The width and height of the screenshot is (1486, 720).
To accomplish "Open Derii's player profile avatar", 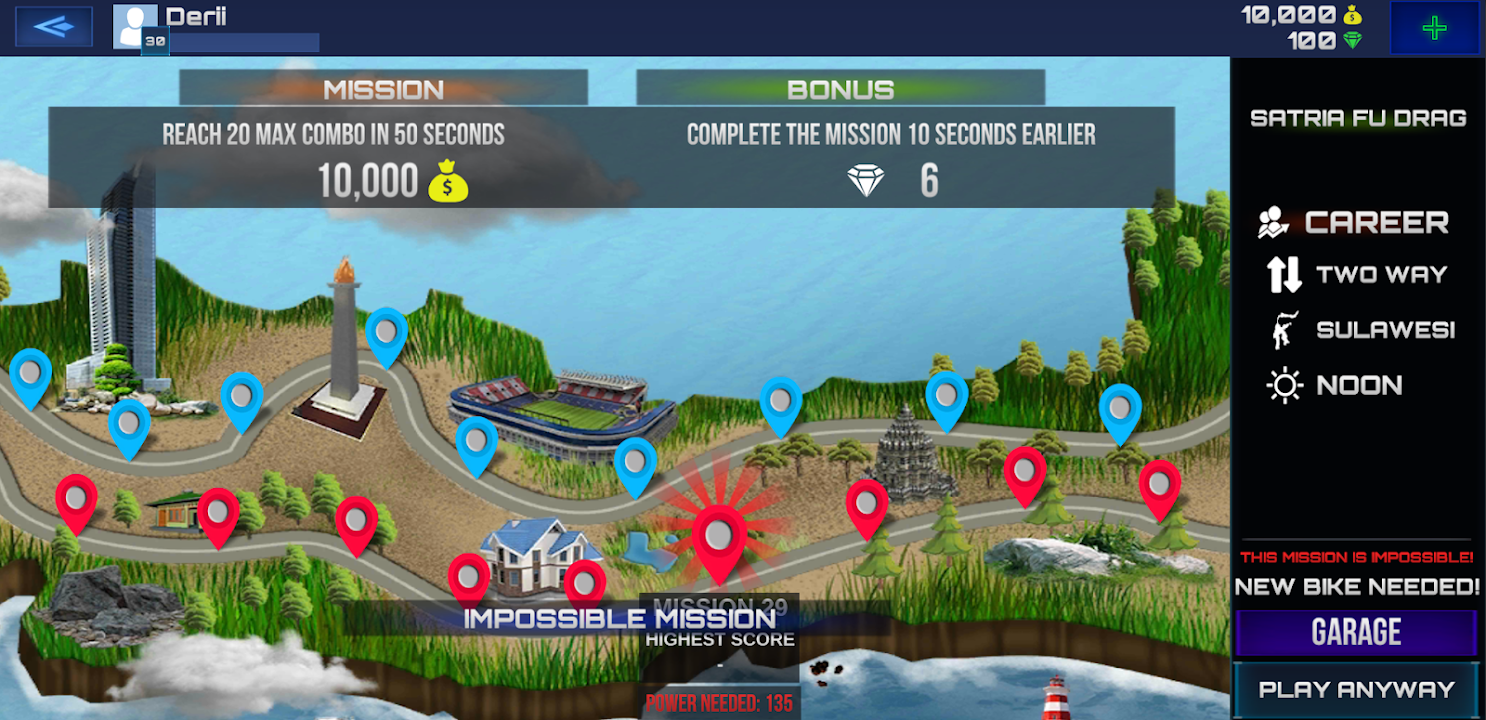I will [x=135, y=27].
